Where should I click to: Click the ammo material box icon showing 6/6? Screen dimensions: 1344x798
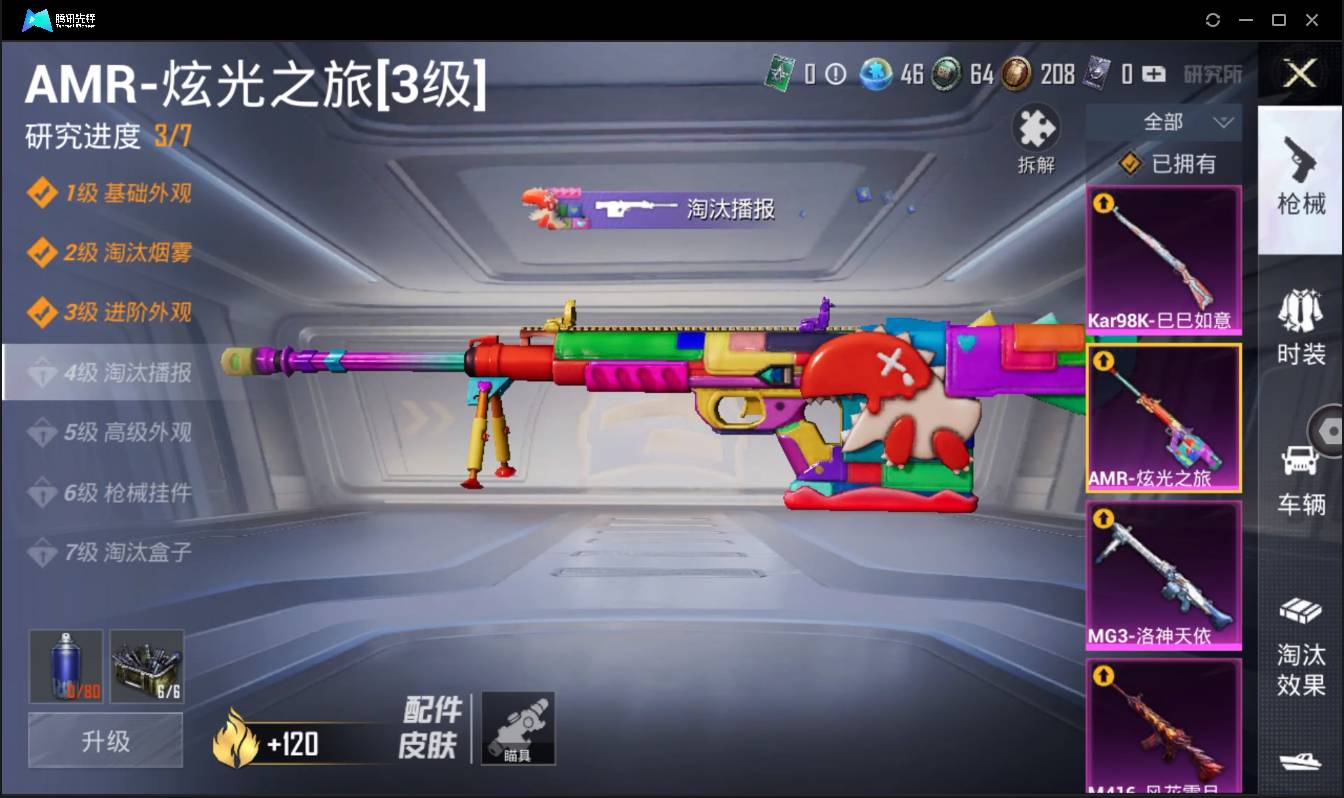coord(147,666)
